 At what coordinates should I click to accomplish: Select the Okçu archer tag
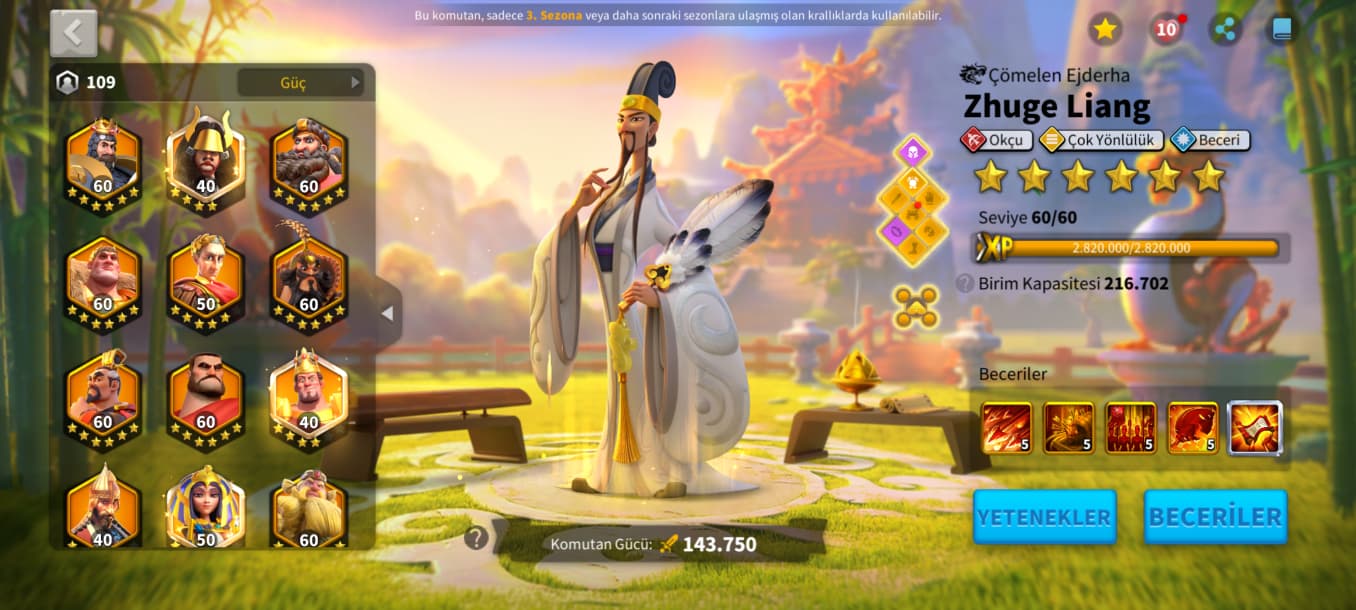995,140
